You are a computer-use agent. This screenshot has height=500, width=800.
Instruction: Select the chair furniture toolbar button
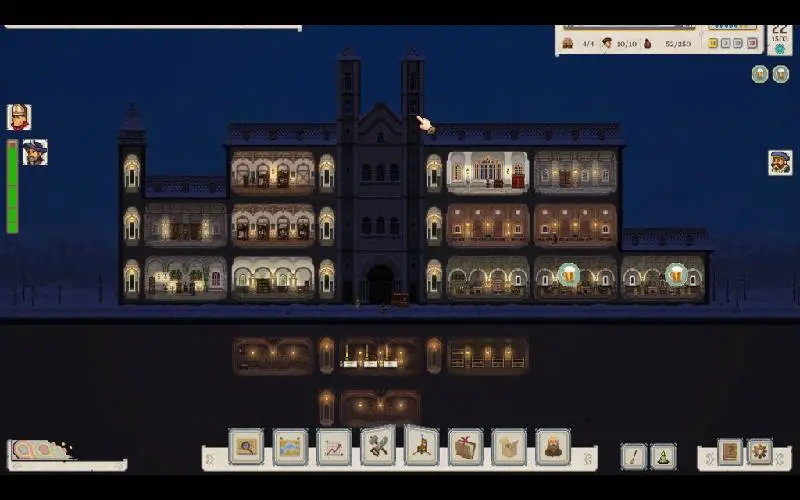click(x=422, y=444)
